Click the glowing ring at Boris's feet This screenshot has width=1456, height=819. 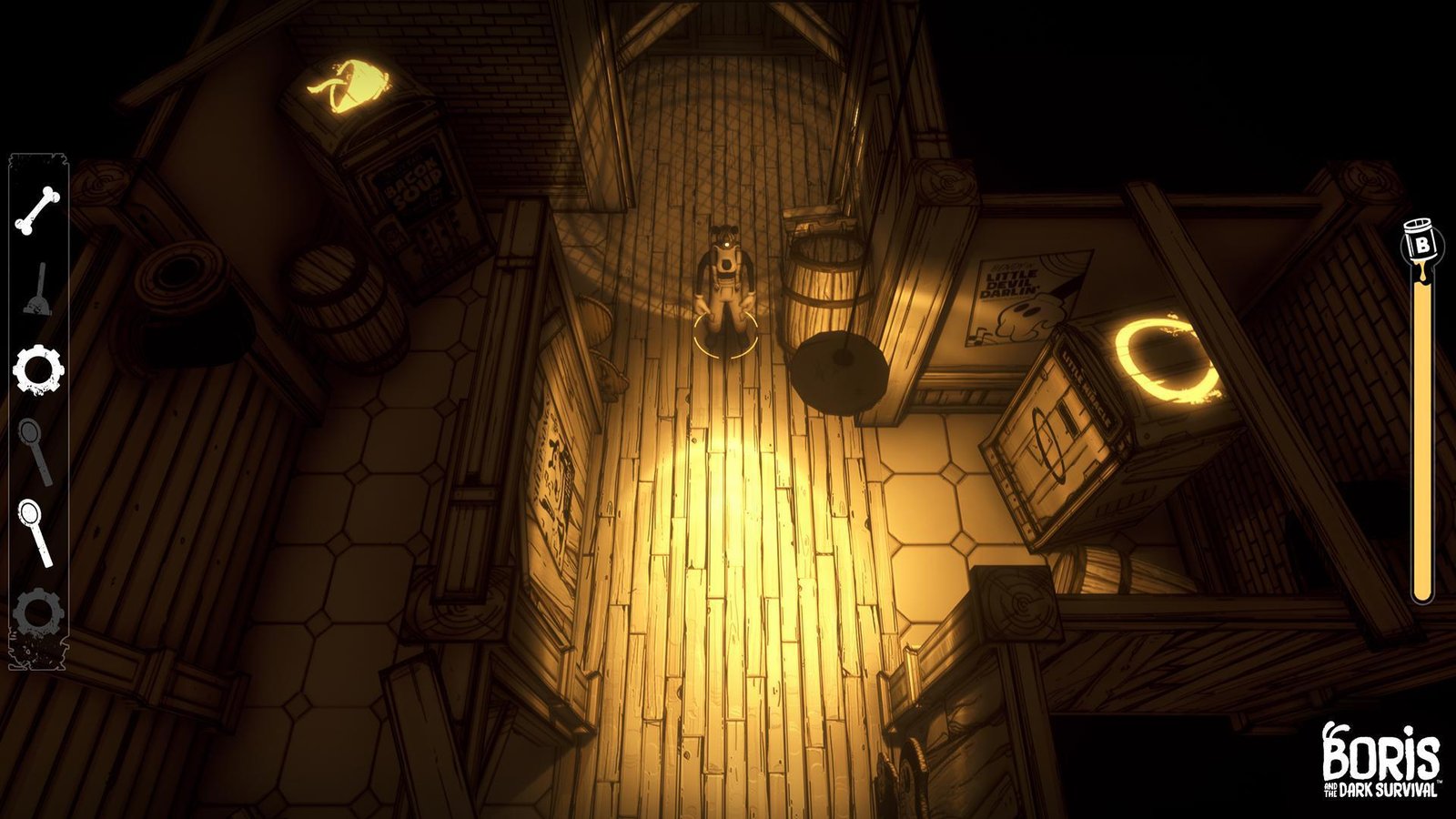[725, 335]
